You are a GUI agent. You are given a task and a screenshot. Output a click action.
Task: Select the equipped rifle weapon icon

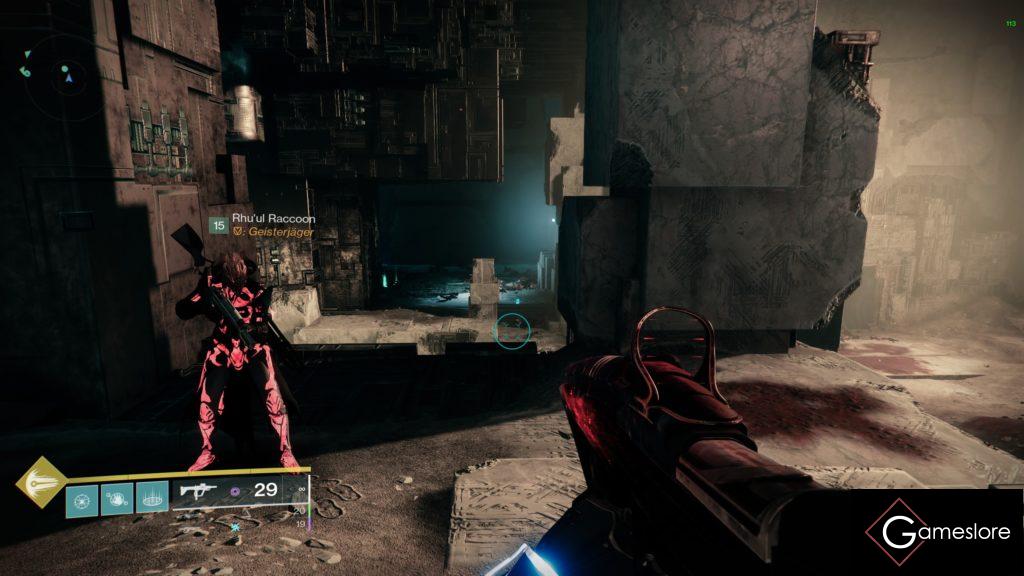click(x=196, y=490)
